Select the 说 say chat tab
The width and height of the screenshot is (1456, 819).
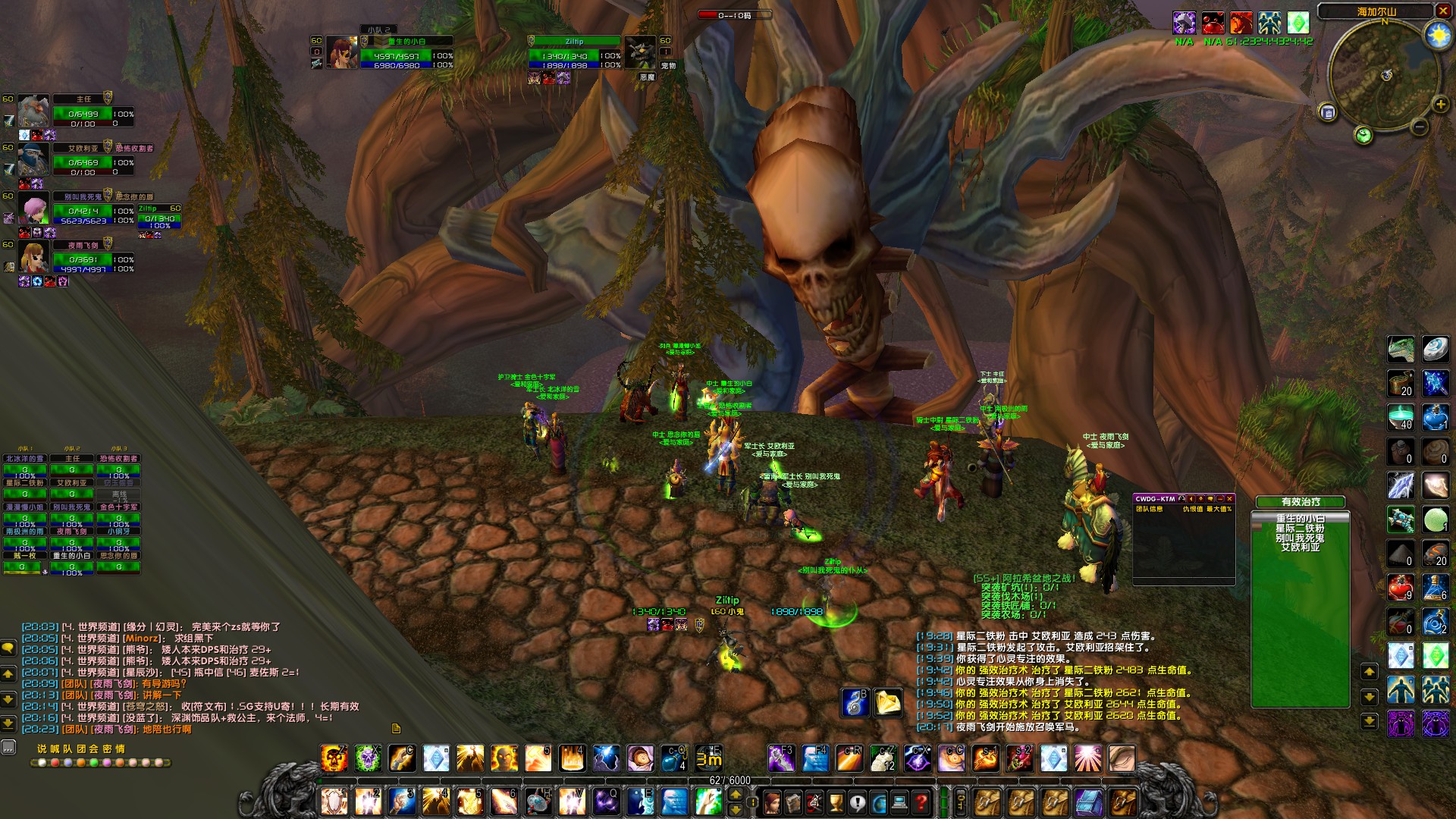[x=42, y=748]
